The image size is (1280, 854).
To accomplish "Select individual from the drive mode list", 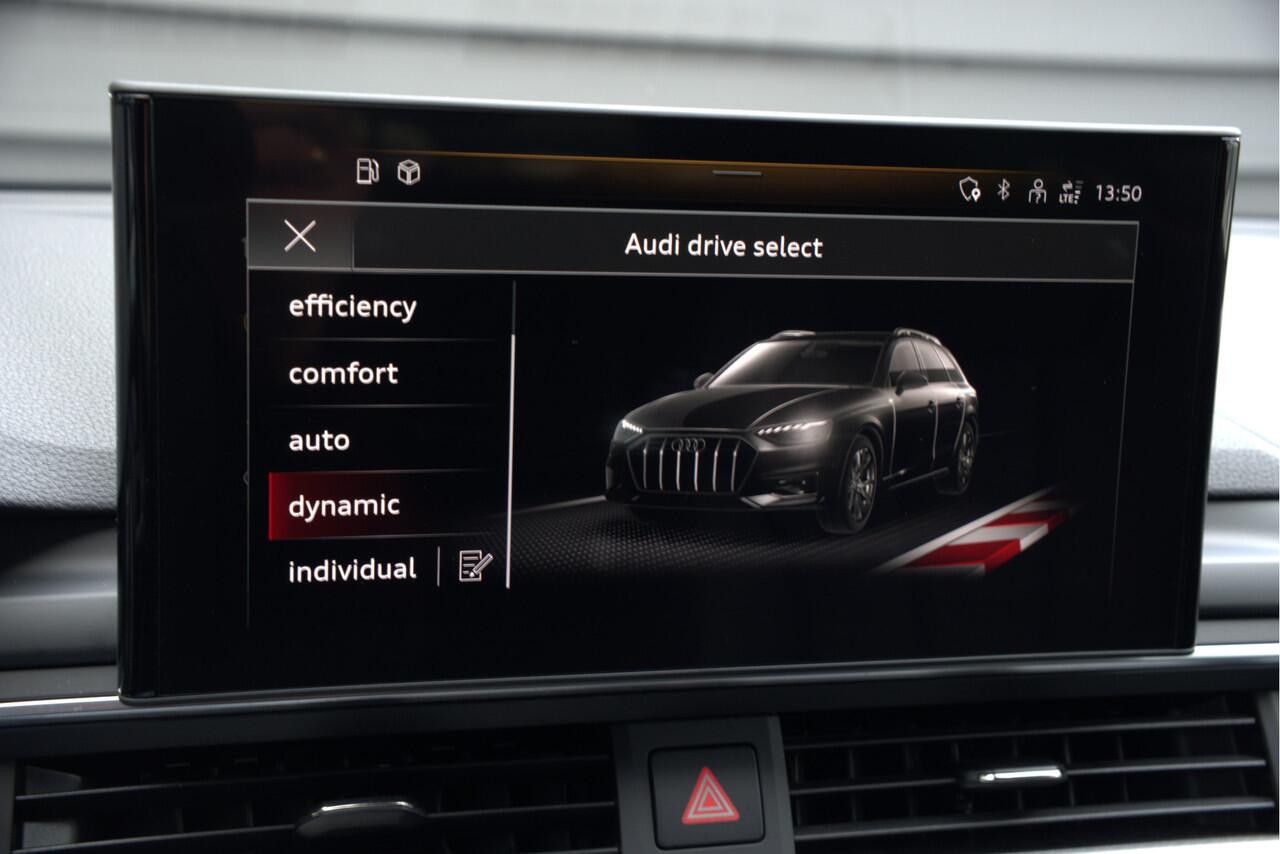I will (x=351, y=568).
